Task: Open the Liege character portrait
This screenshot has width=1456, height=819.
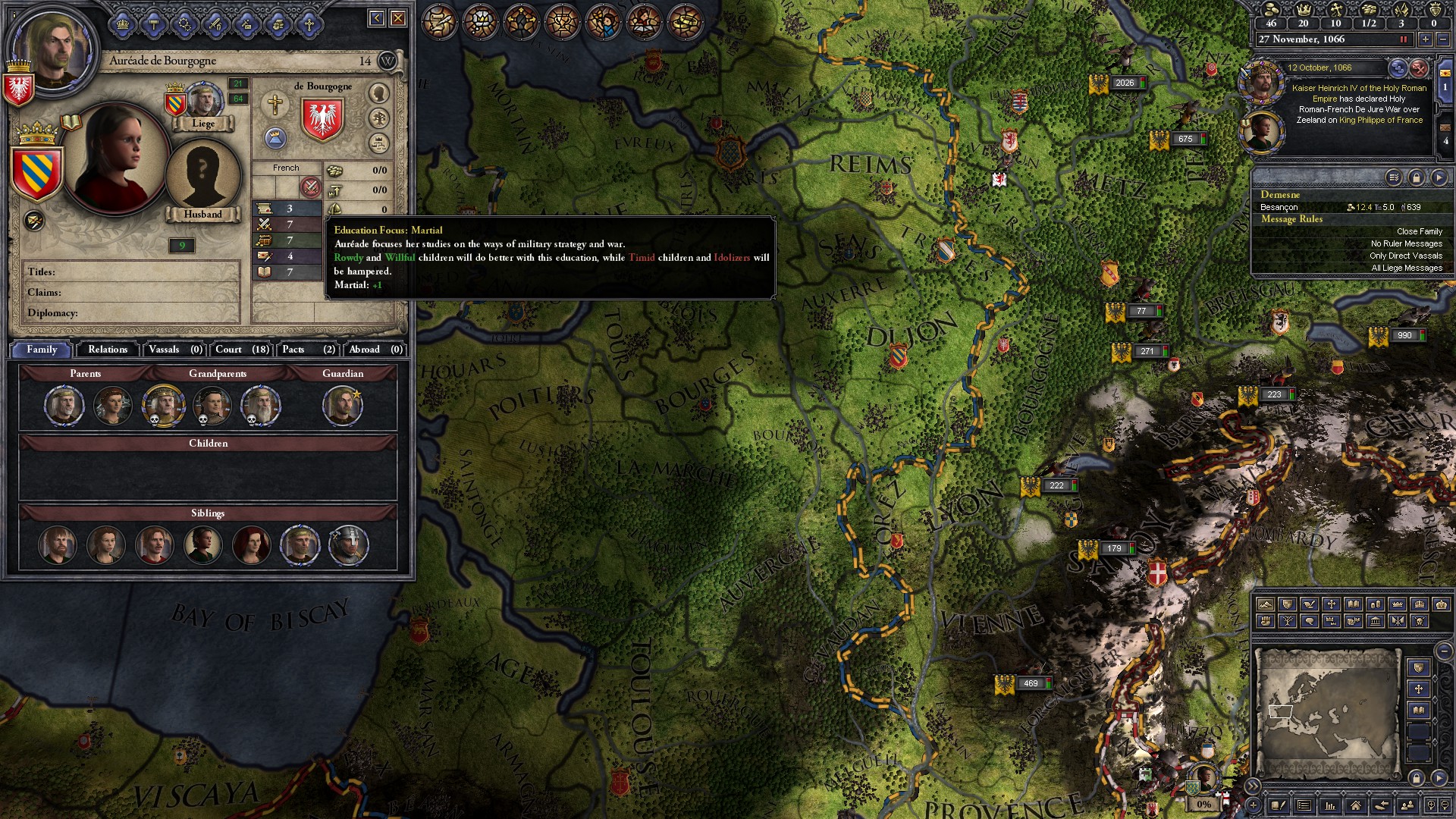Action: point(203,101)
